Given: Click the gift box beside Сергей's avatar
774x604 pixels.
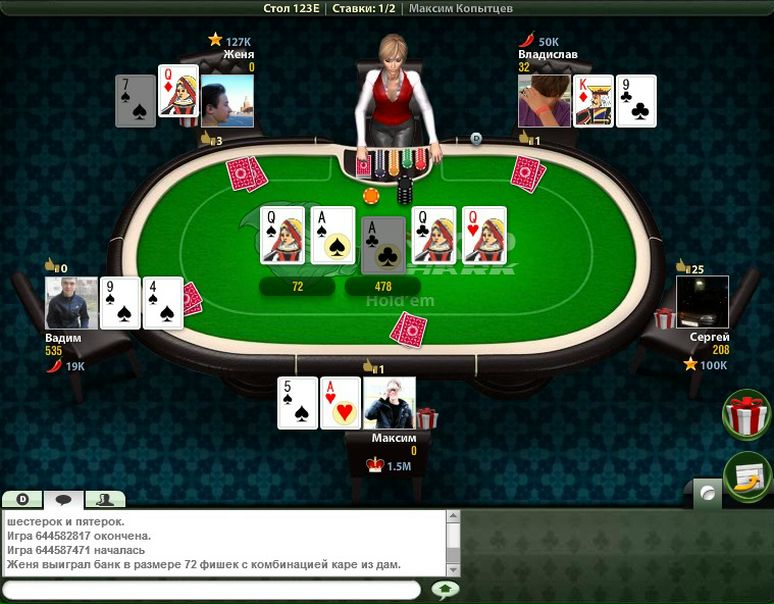Looking at the screenshot, I should pos(665,319).
